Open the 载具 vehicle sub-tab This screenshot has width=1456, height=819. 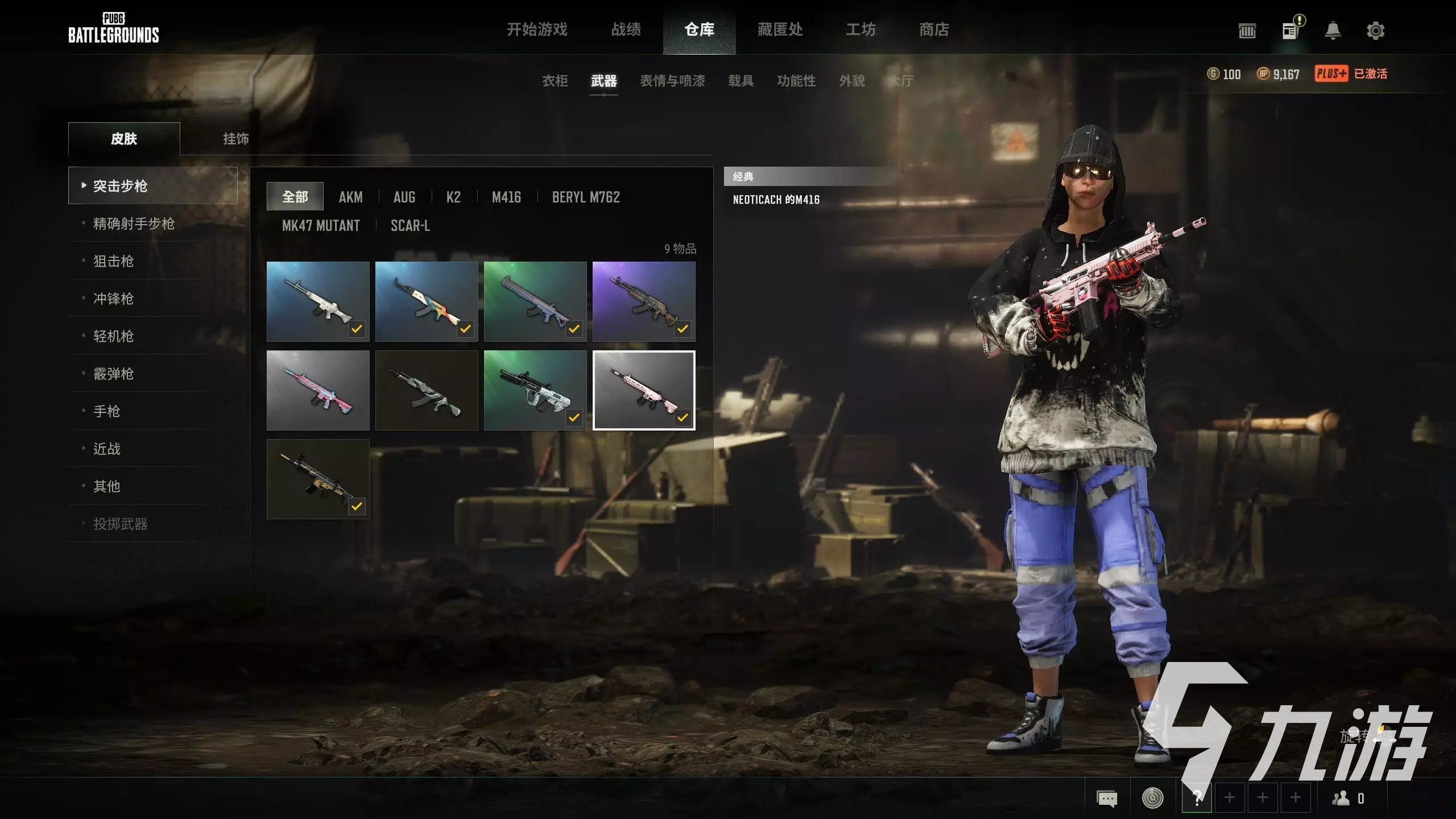tap(741, 81)
